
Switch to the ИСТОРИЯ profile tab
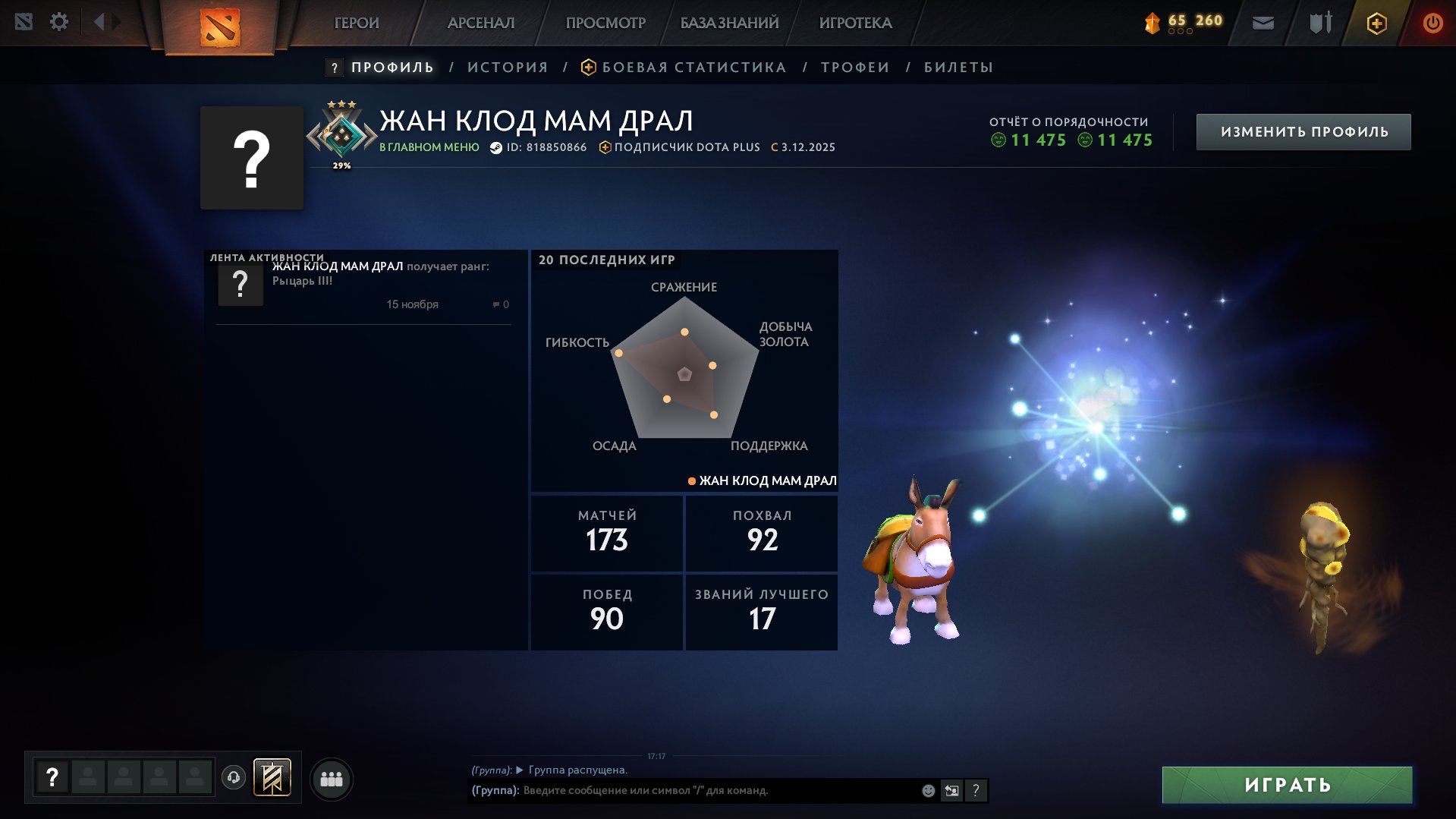(x=508, y=68)
